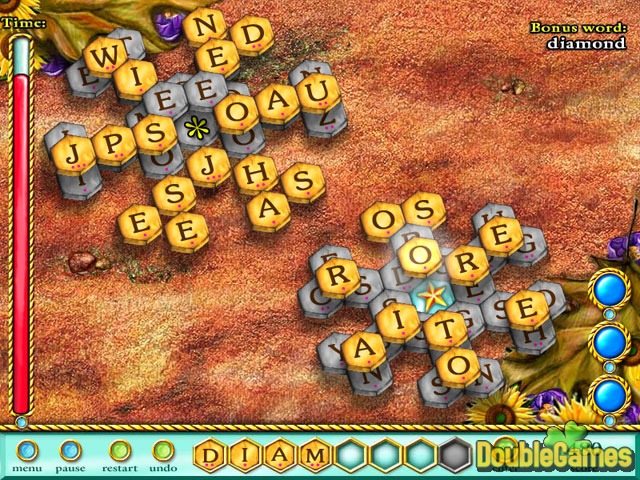Click the blue star bonus tile
Image resolution: width=640 pixels, height=480 pixels.
(431, 295)
